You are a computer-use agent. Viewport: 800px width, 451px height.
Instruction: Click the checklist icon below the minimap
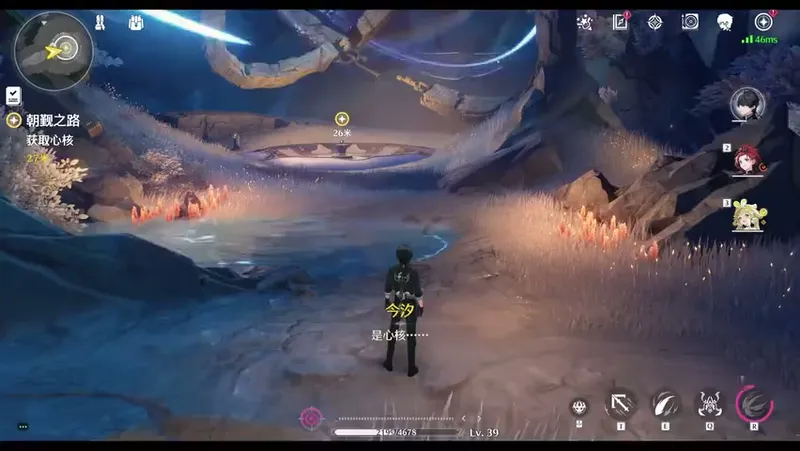tap(14, 96)
